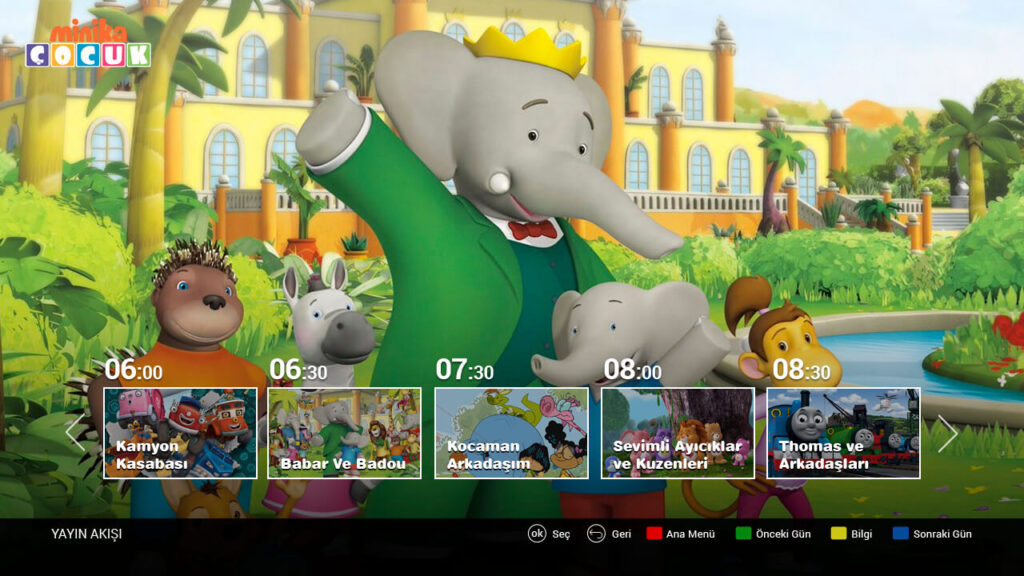1024x576 pixels.
Task: Select the Kamyon Kasabası program thumbnail
Action: 180,433
